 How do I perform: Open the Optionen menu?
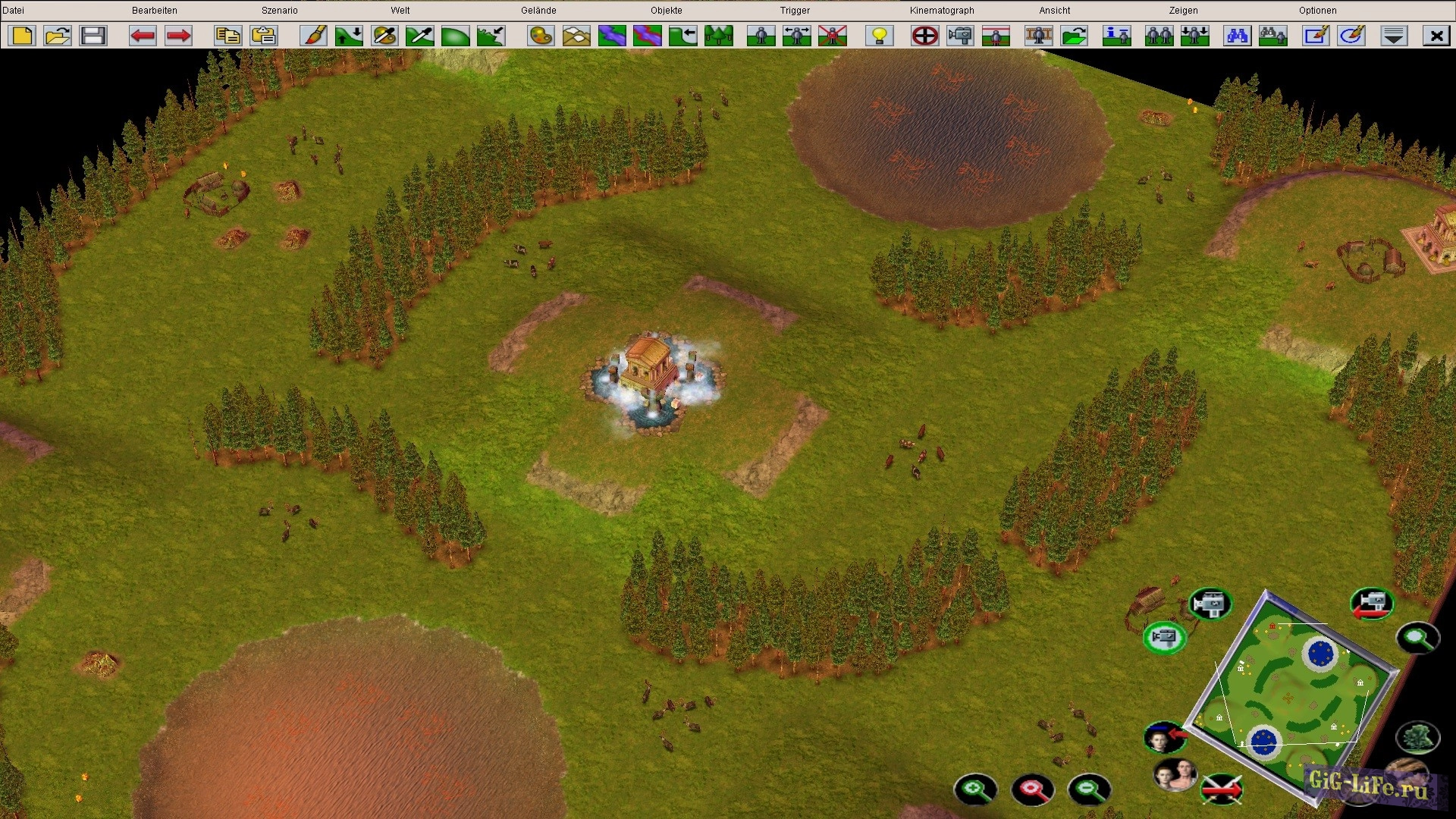(x=1317, y=11)
